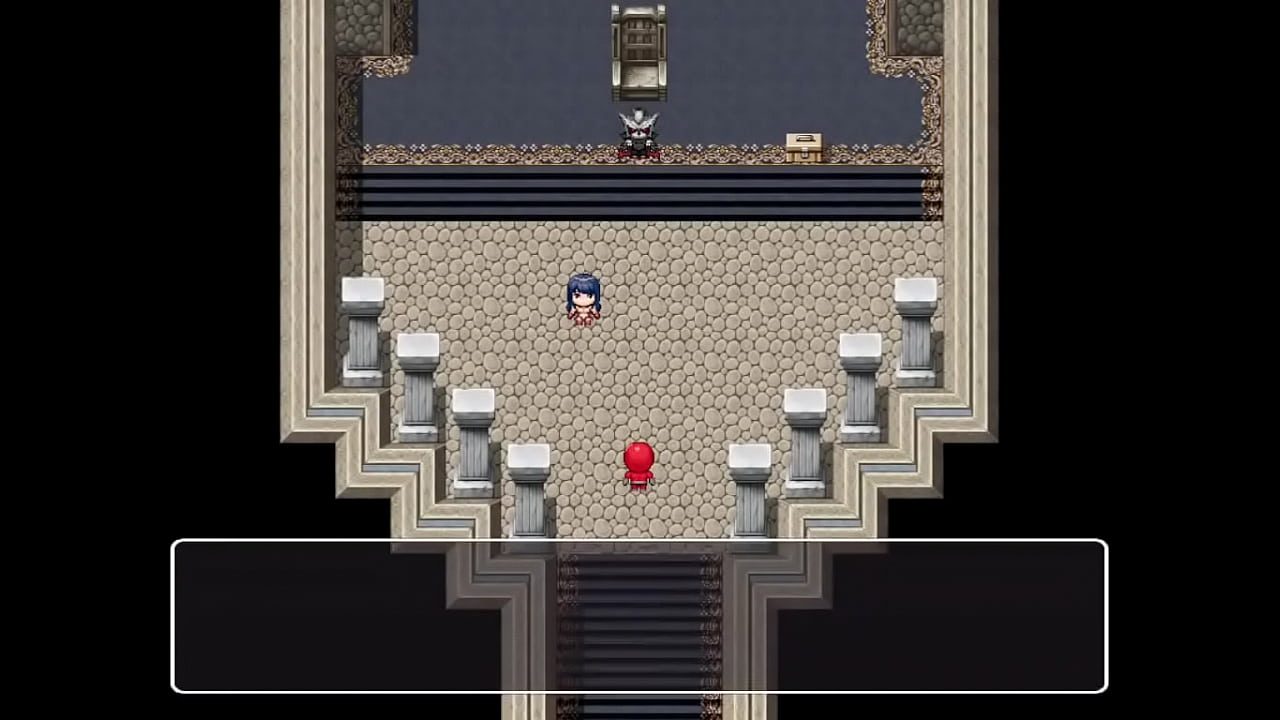The height and width of the screenshot is (720, 1280).
Task: Select the red-robed NPC near the pillars
Action: pos(639,465)
